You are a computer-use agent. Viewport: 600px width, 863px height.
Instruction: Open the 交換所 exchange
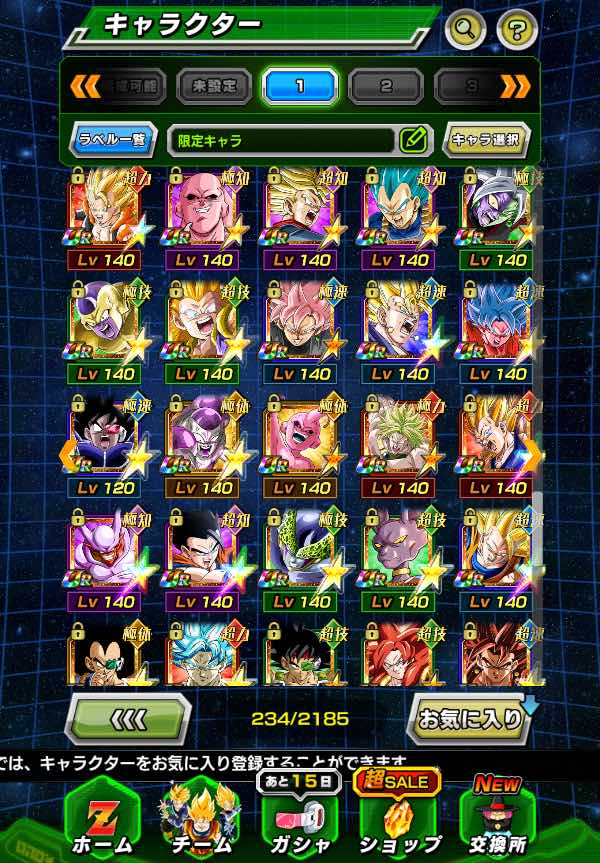pyautogui.click(x=497, y=815)
